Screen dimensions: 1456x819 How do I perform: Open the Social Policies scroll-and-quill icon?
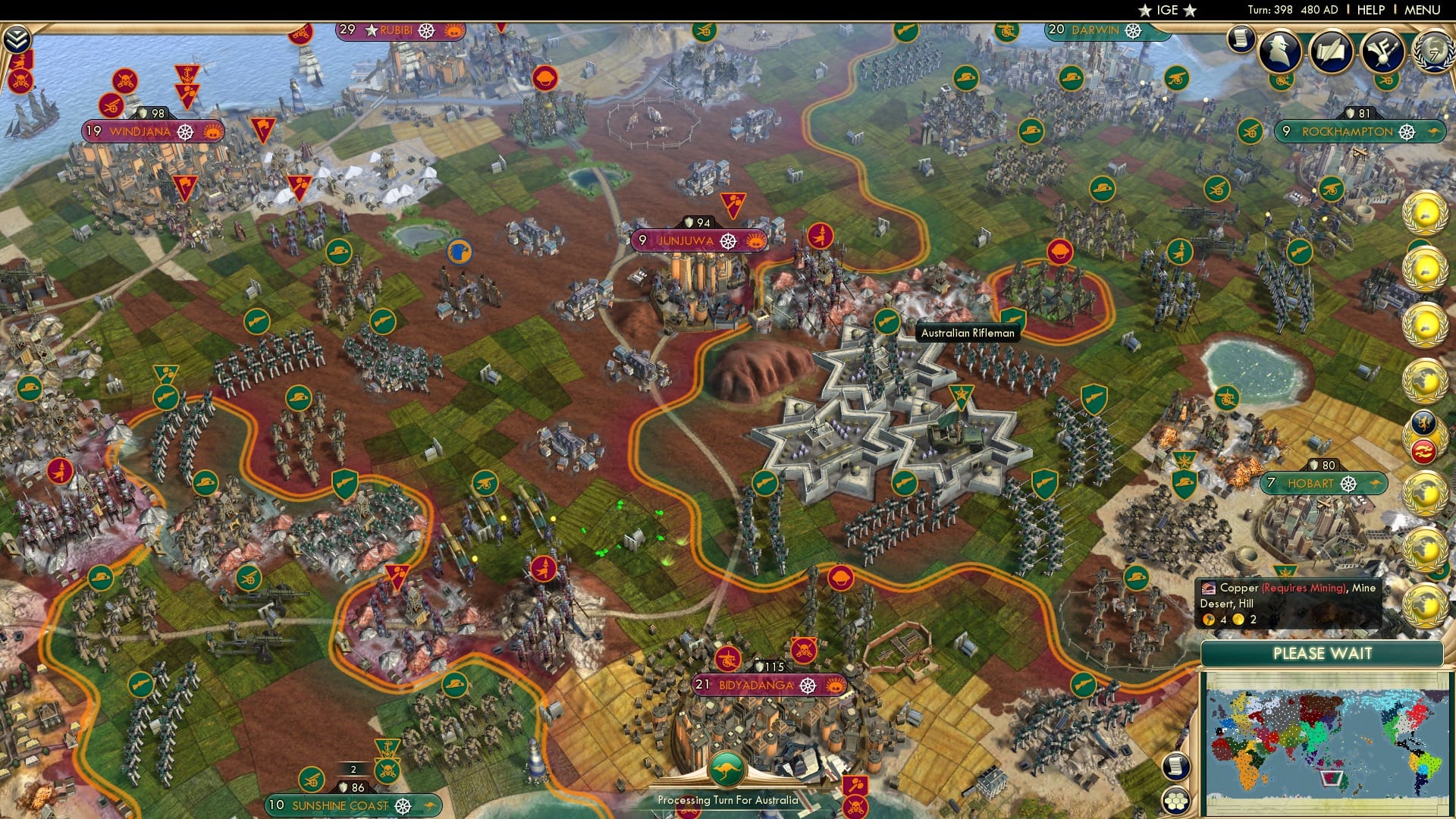click(1331, 50)
